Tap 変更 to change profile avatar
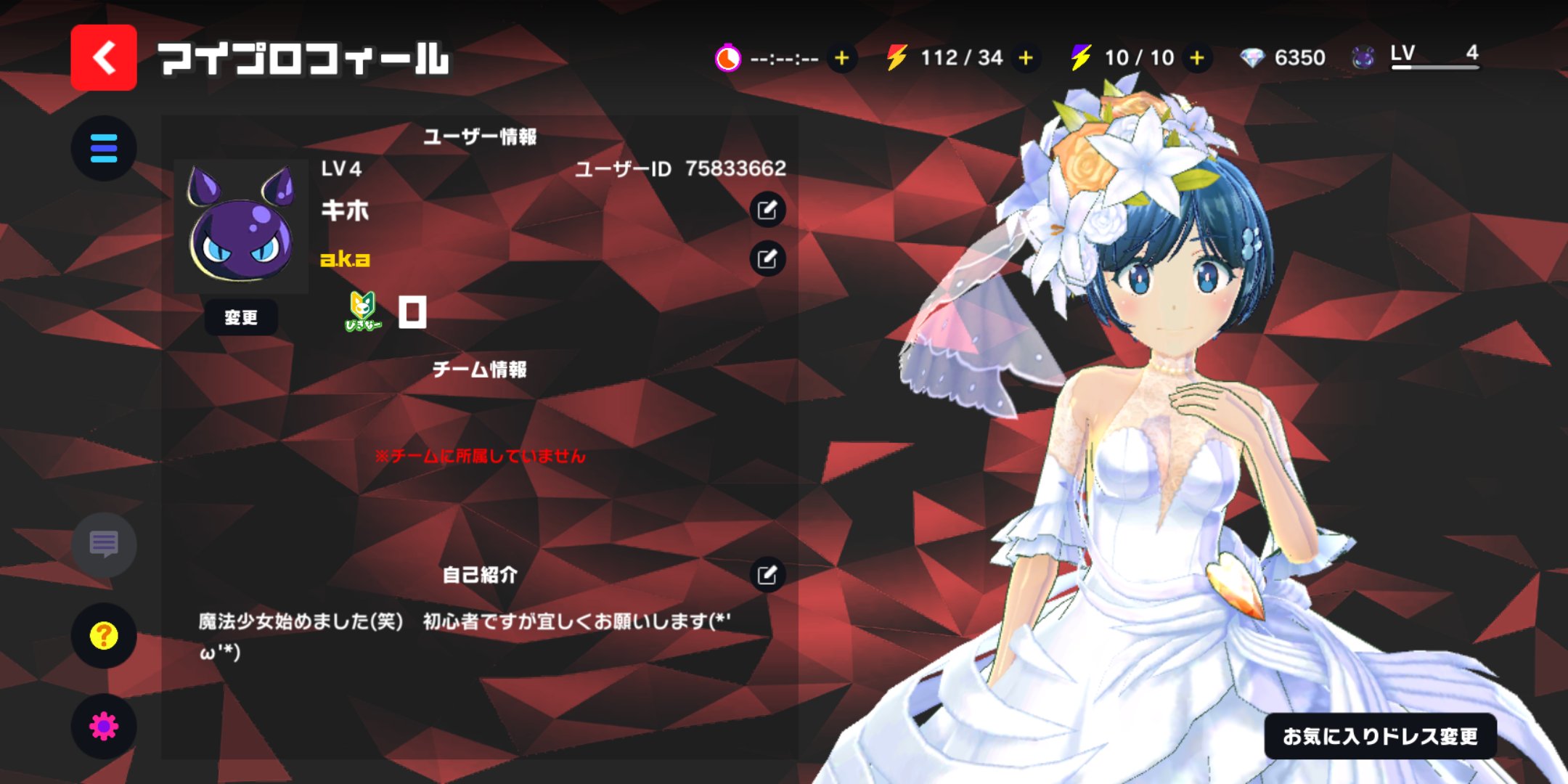Image resolution: width=1568 pixels, height=784 pixels. pyautogui.click(x=242, y=317)
